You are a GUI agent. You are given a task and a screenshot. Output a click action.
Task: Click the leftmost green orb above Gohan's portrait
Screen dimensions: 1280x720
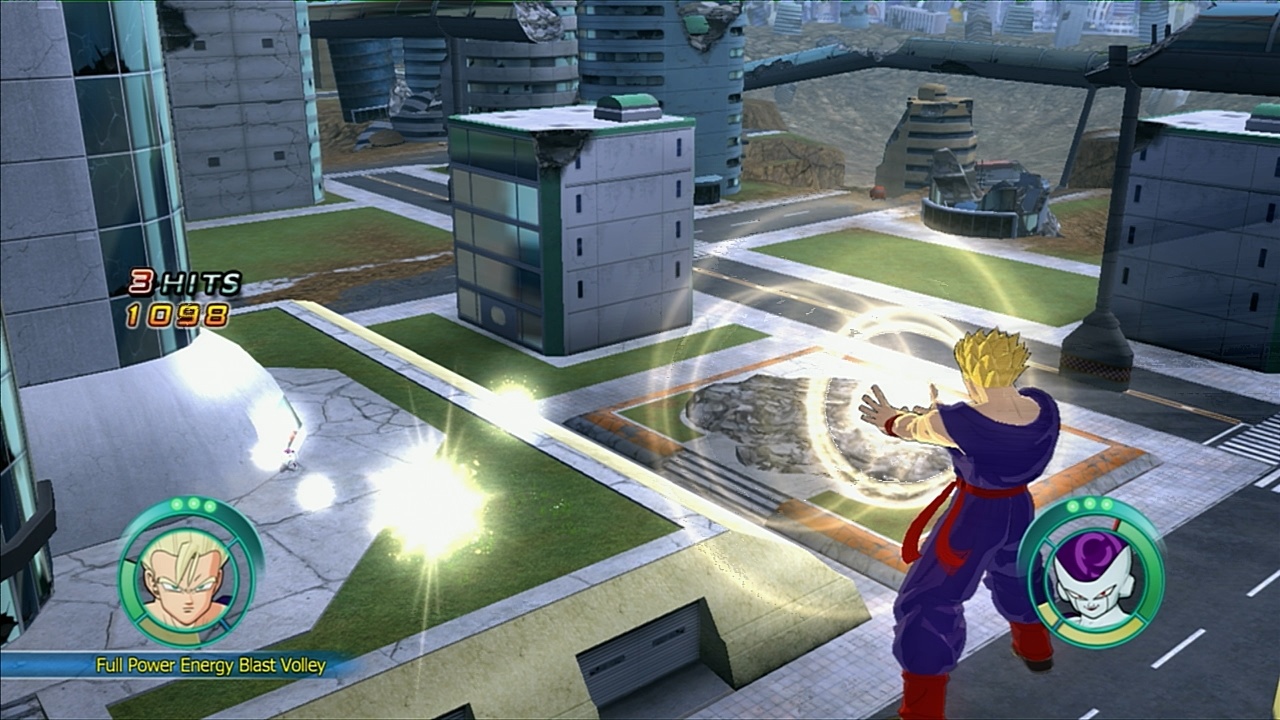[x=177, y=505]
